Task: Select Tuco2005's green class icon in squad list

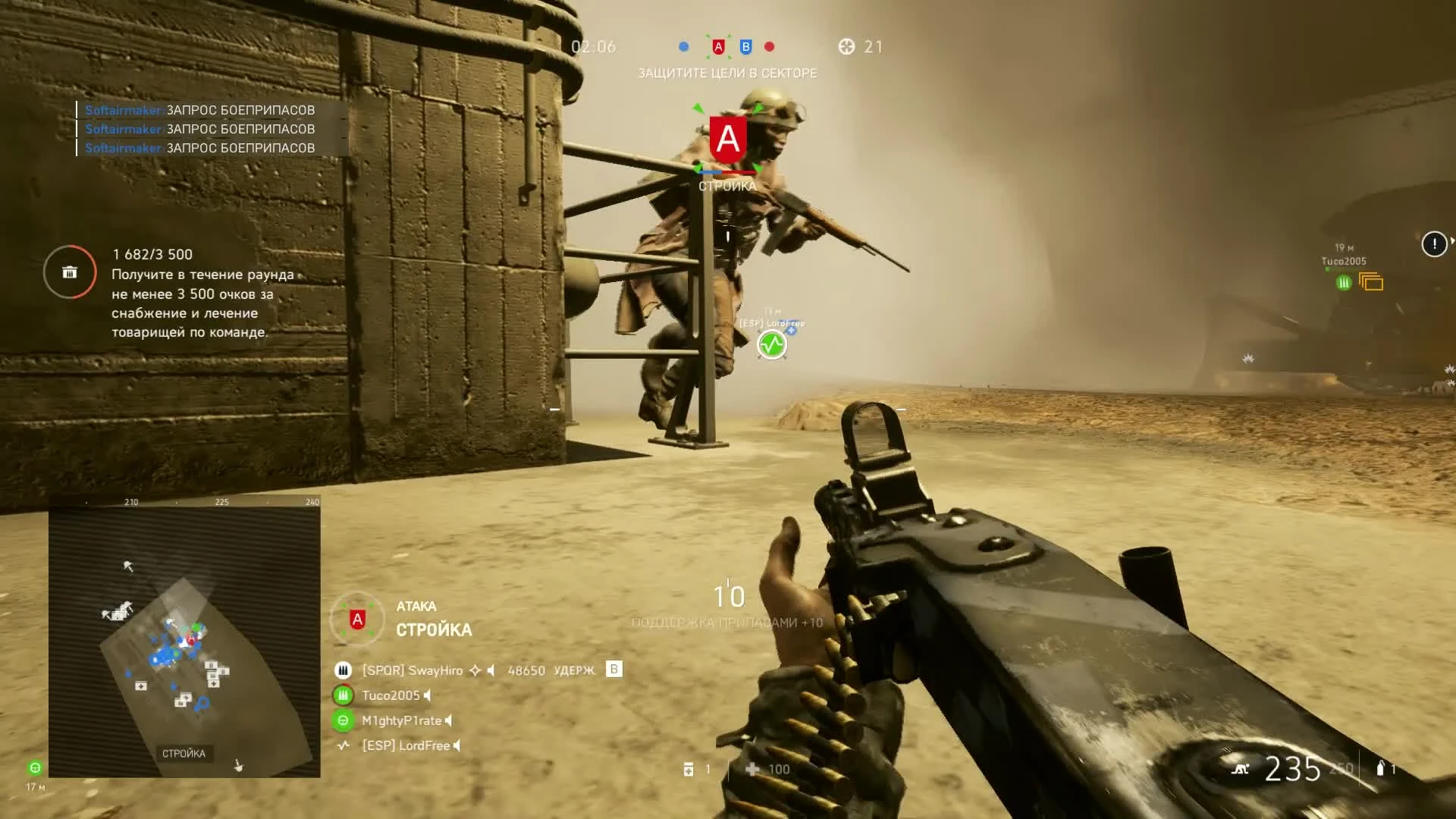Action: click(344, 695)
